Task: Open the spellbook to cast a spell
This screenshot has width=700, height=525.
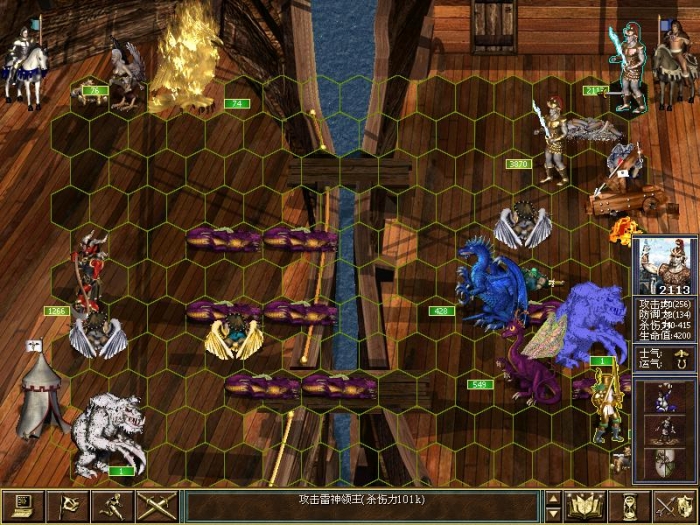Action: [586, 506]
